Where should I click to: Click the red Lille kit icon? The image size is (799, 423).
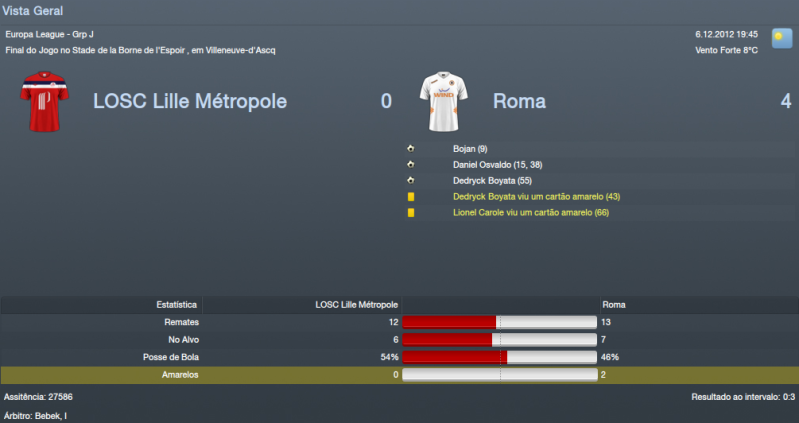(43, 101)
